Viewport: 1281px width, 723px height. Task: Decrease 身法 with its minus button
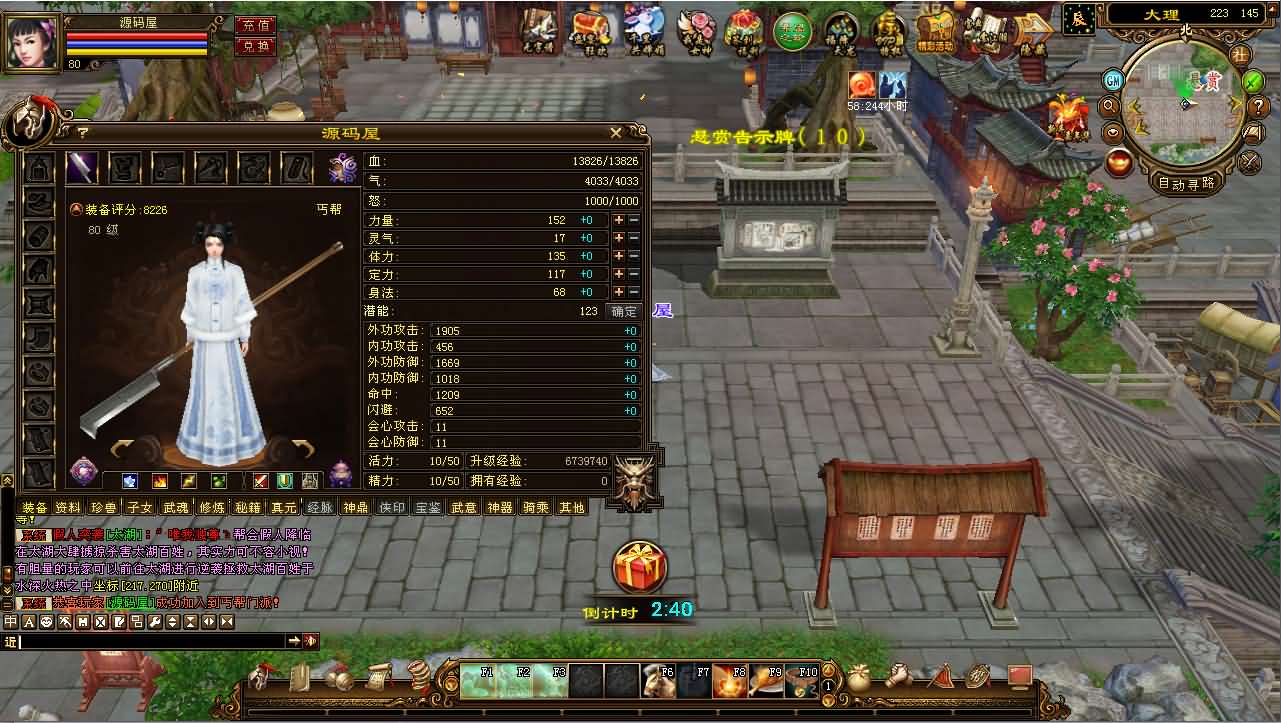pos(633,292)
